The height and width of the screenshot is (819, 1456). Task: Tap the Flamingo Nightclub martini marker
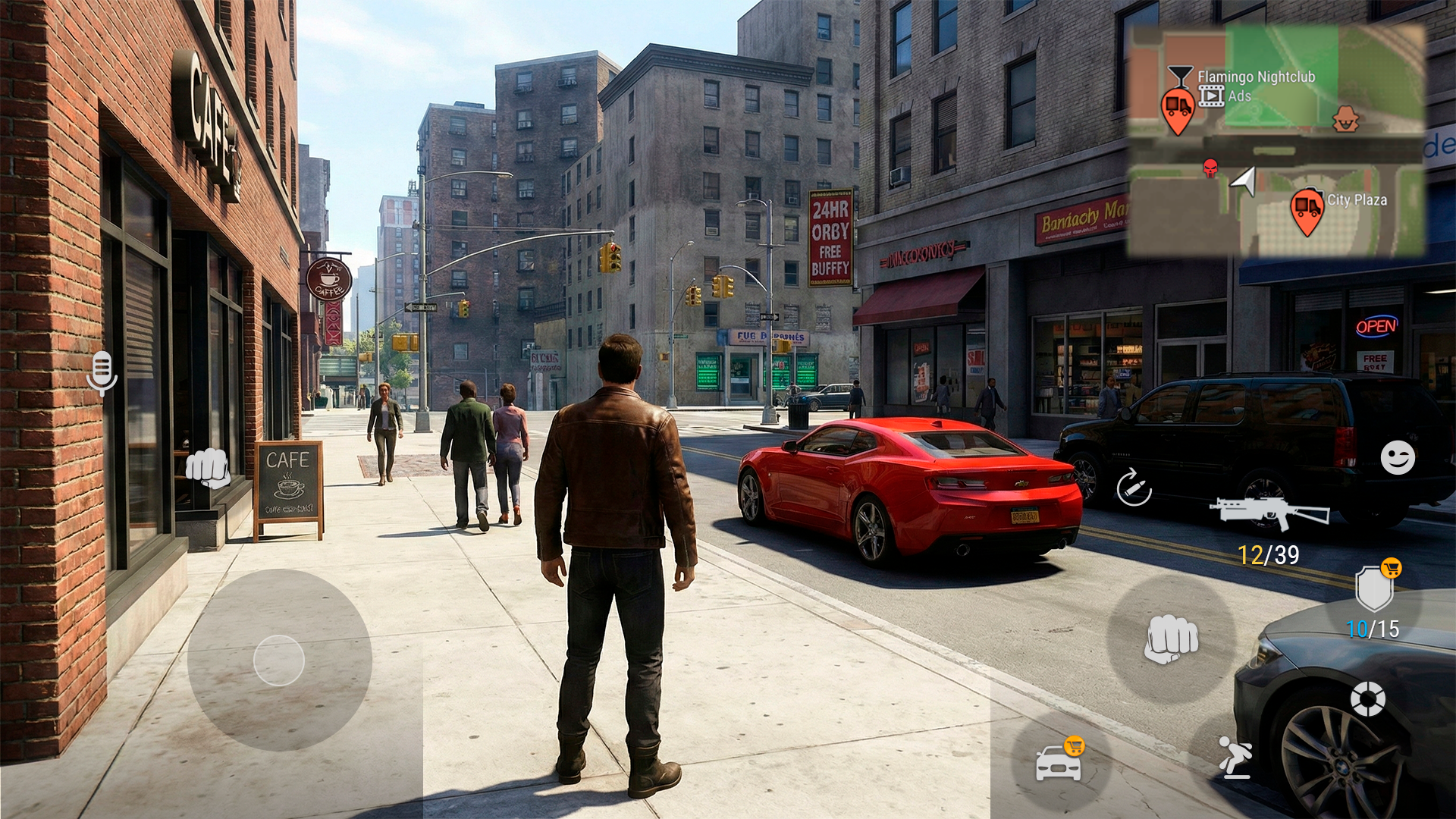pos(1181,74)
